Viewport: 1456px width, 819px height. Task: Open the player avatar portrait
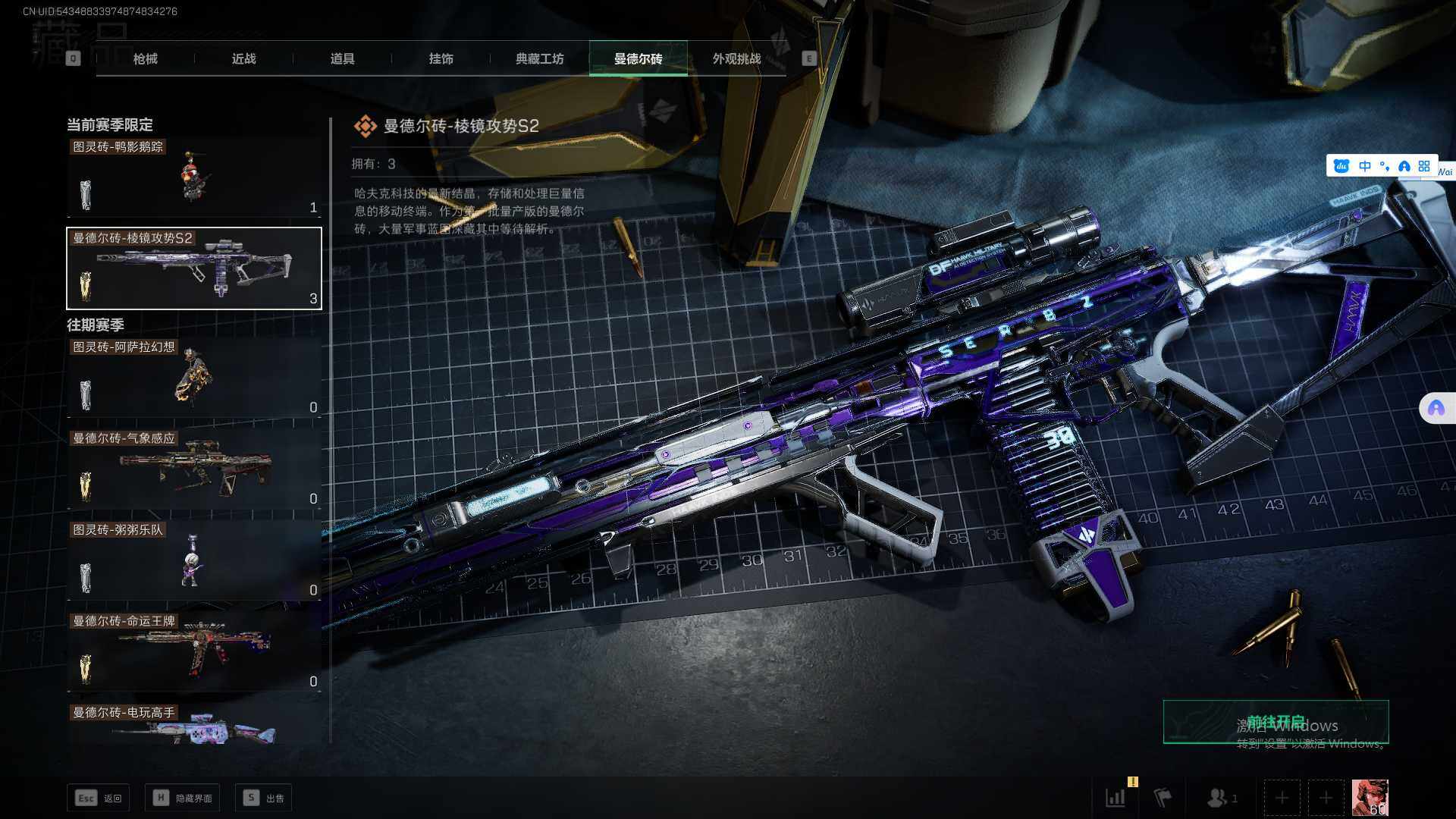(x=1370, y=798)
